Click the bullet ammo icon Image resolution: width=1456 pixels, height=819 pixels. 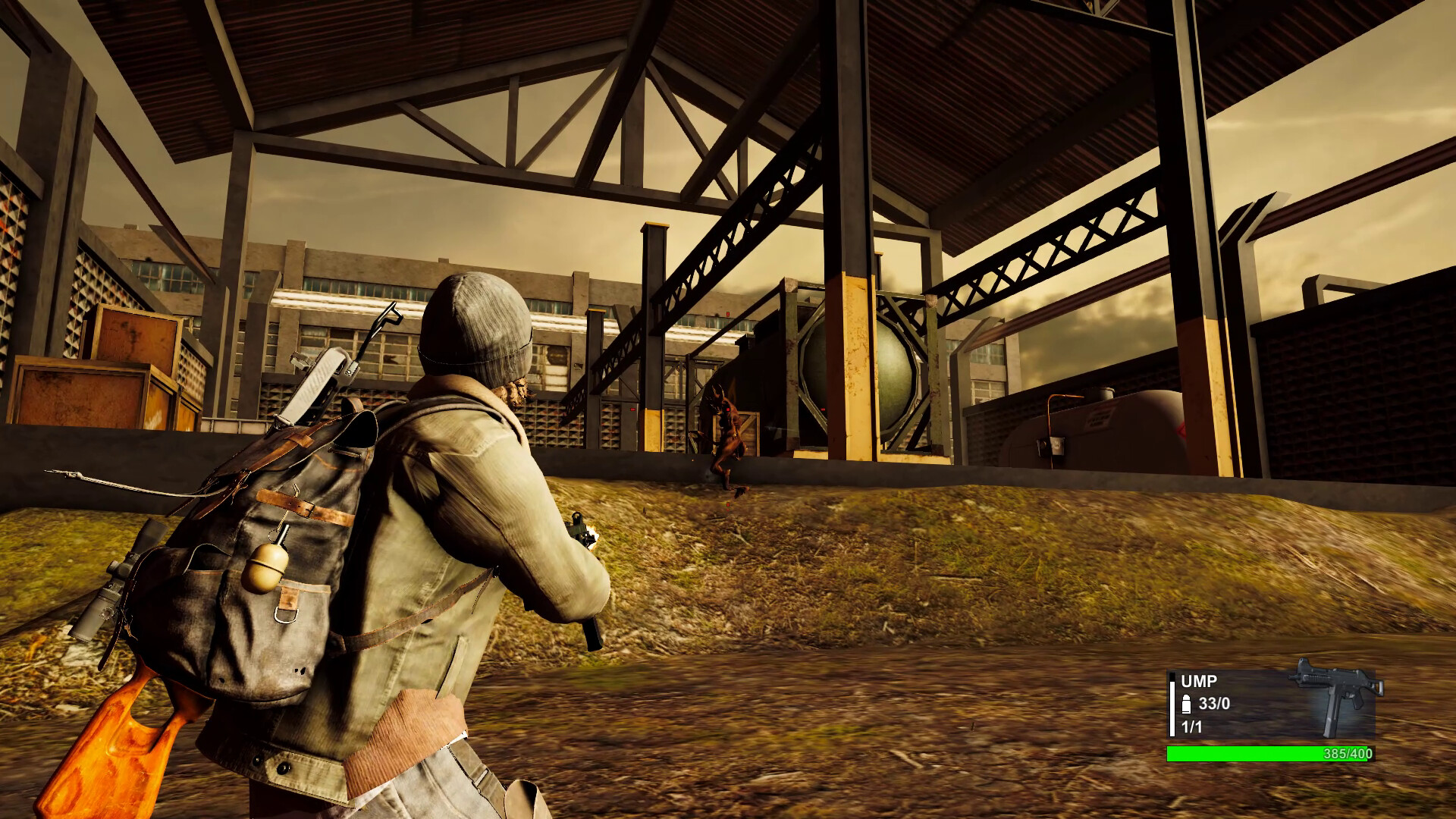1185,704
